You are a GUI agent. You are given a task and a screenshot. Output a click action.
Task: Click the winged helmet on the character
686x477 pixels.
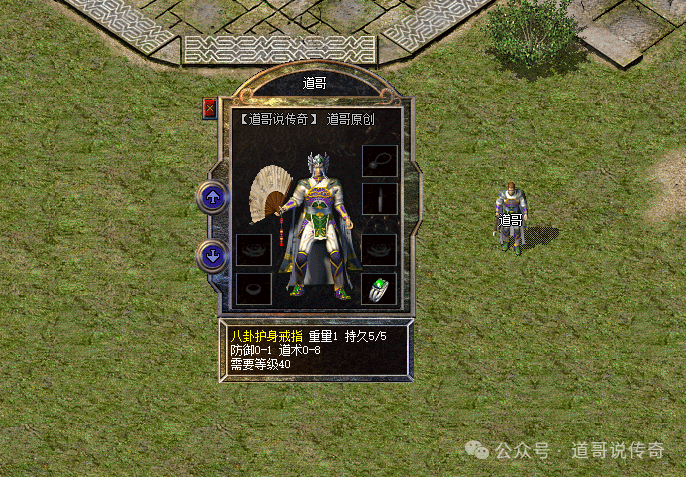tap(319, 163)
